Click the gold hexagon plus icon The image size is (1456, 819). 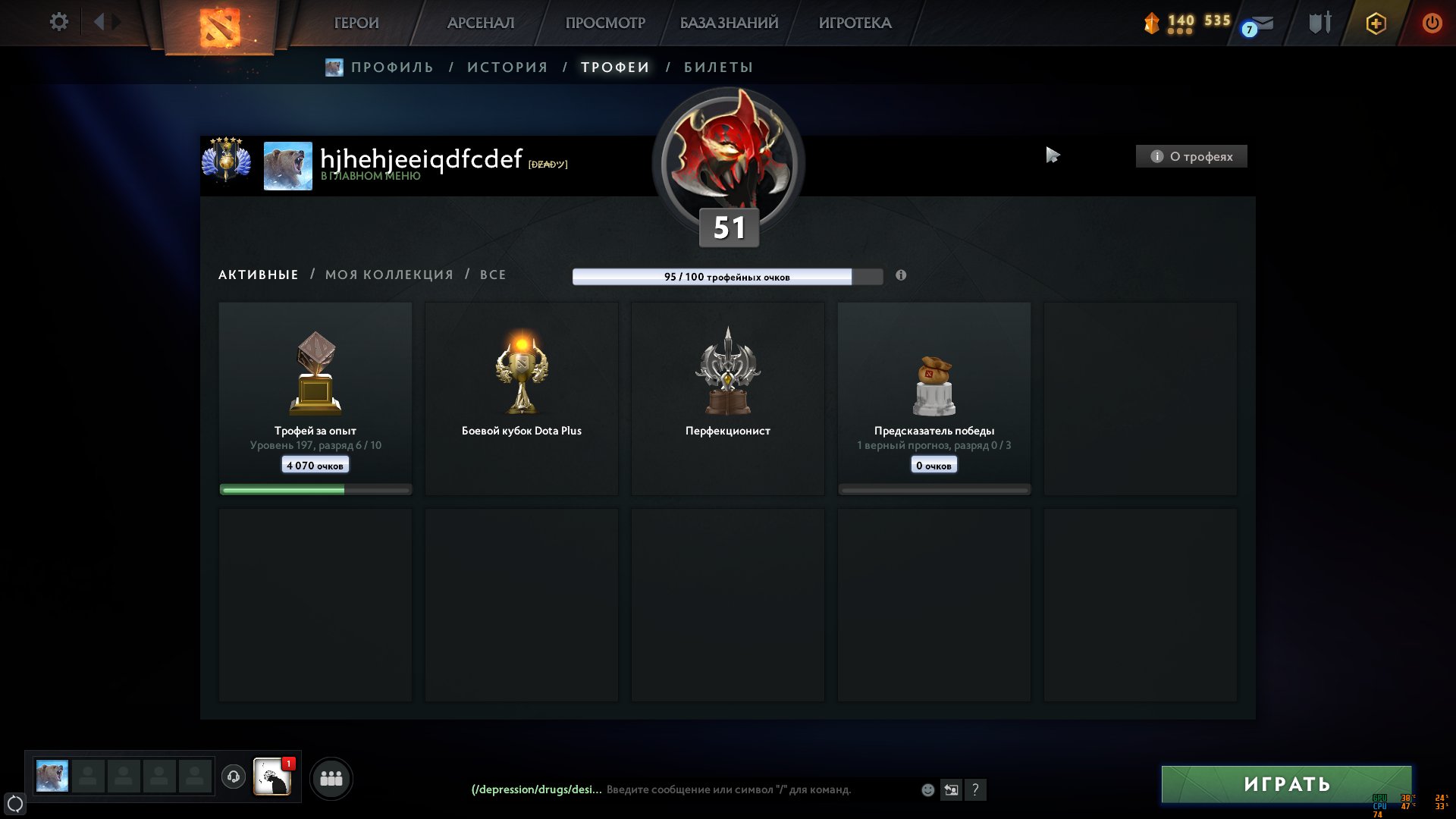[x=1376, y=23]
